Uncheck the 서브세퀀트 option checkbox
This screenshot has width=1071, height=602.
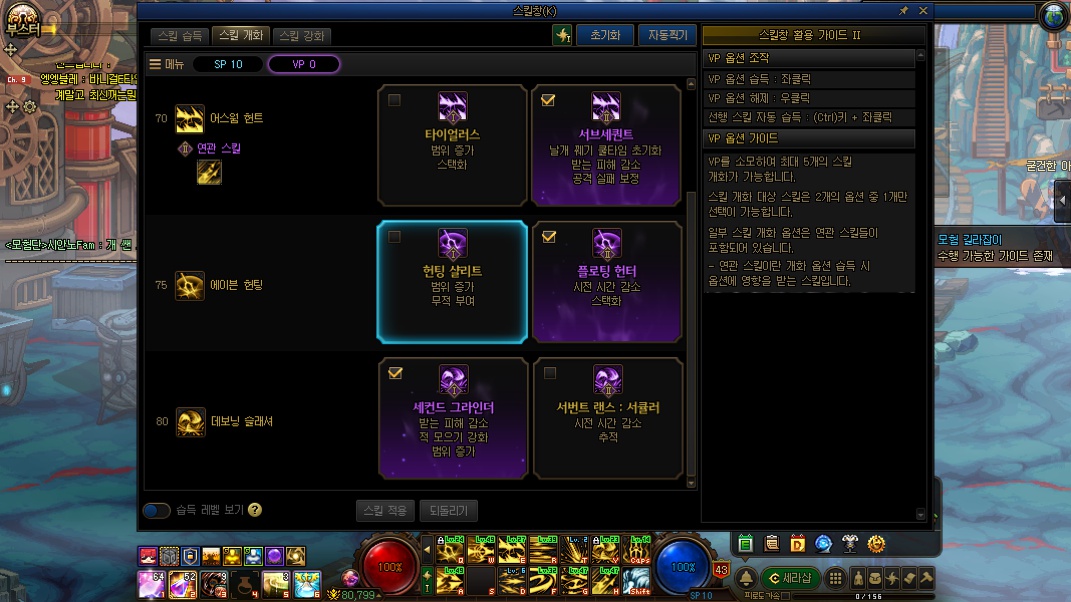[x=548, y=100]
